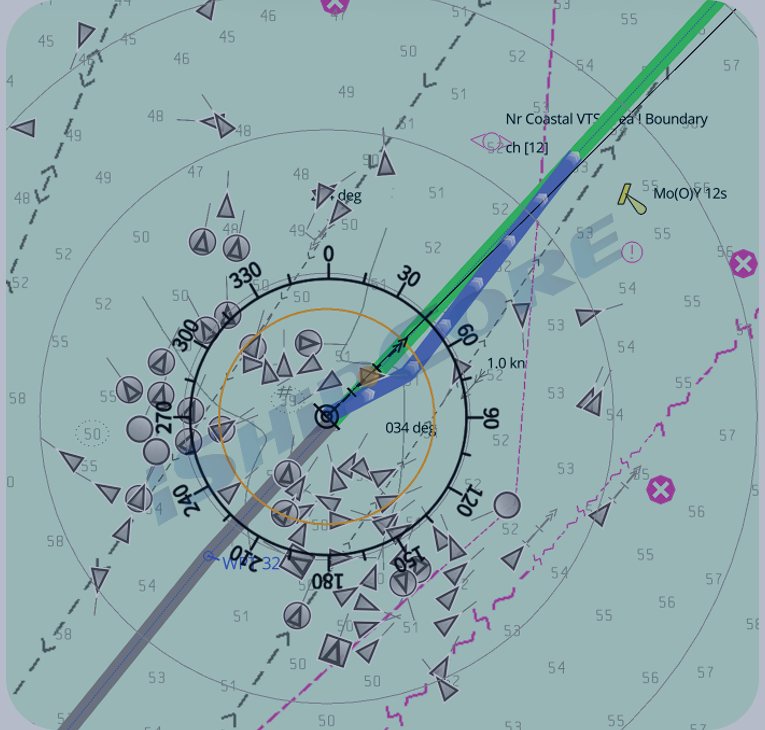Click the own-ship marker at the compass center
The image size is (765, 730).
327,416
